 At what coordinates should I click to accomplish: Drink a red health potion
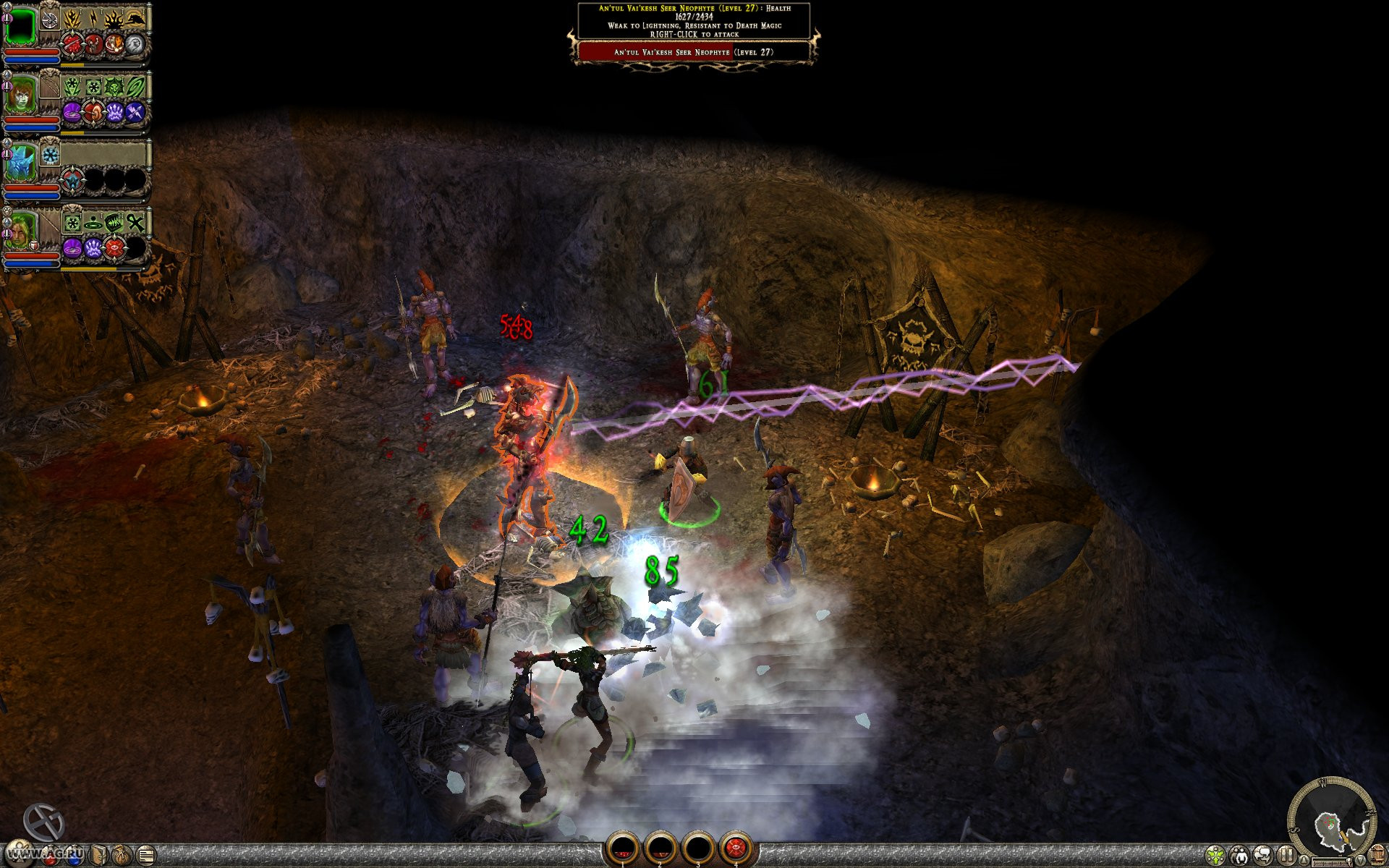tap(50, 856)
